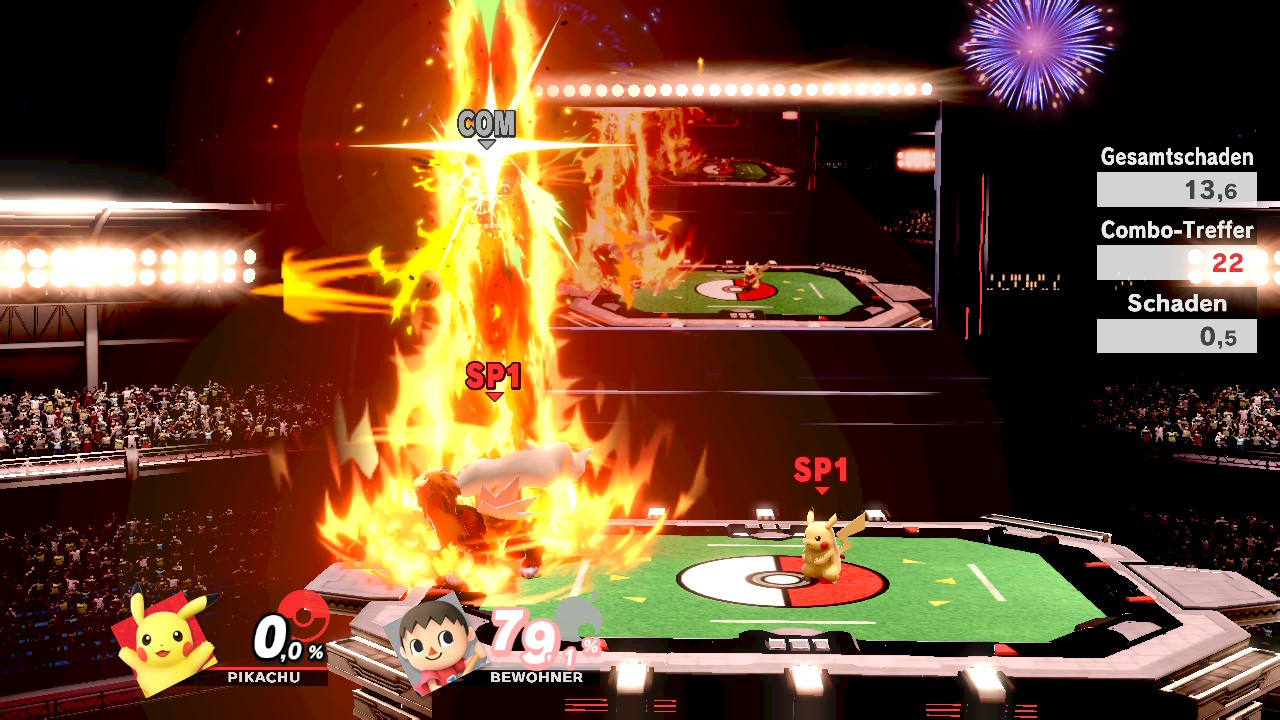The image size is (1280, 720).
Task: Click Pikachu's fighter portrait
Action: (x=166, y=641)
